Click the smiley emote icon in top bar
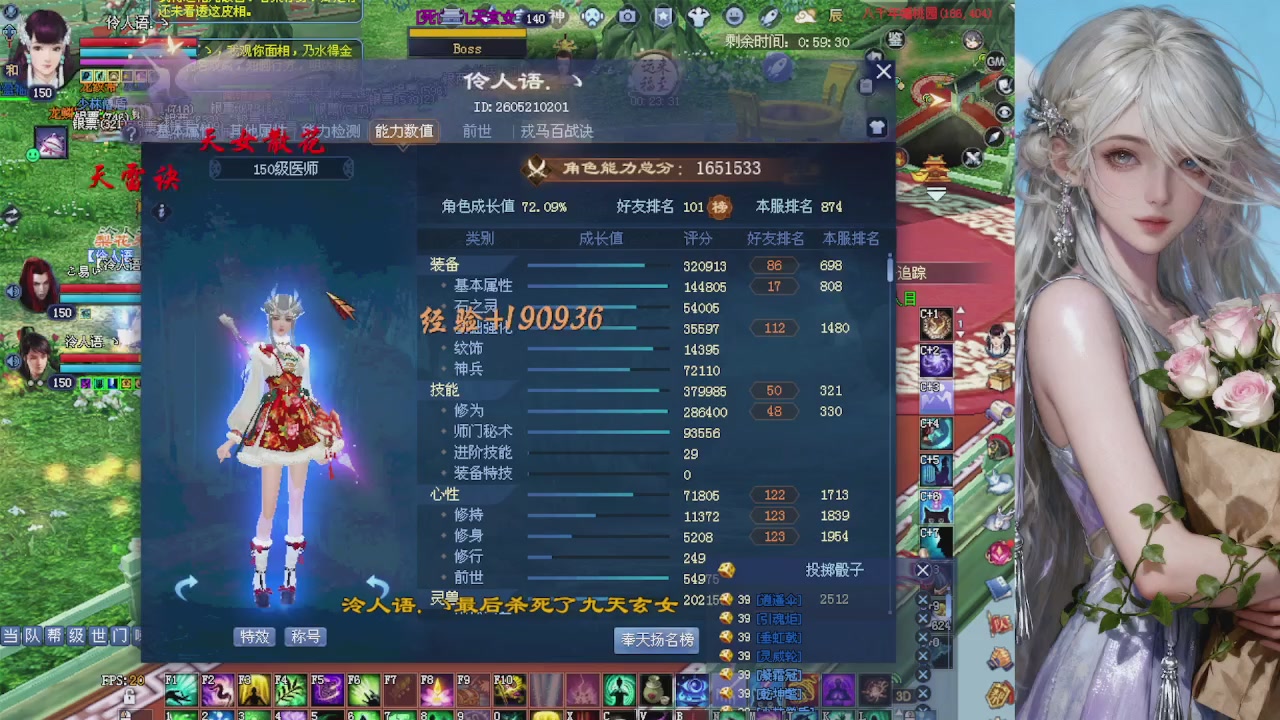The width and height of the screenshot is (1280, 720). pos(737,16)
